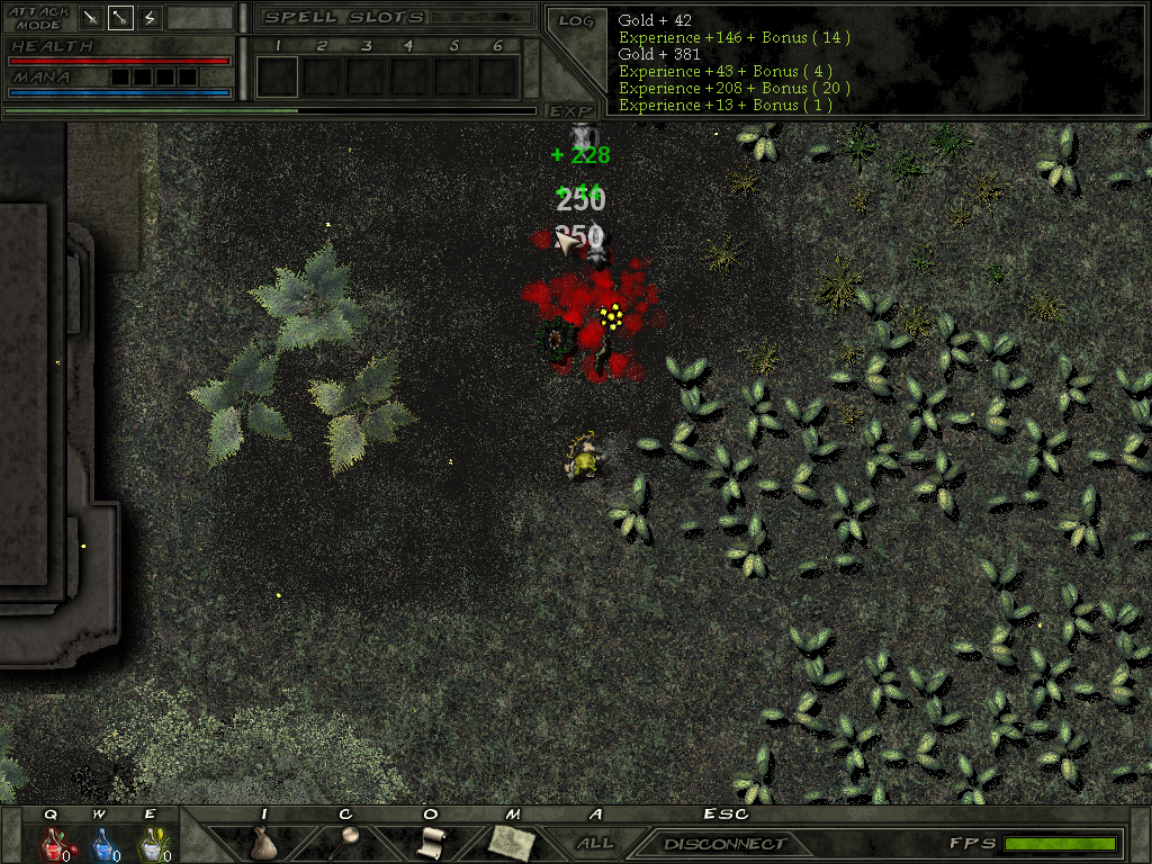Viewport: 1152px width, 864px height.
Task: Click the ALL button
Action: pyautogui.click(x=596, y=843)
